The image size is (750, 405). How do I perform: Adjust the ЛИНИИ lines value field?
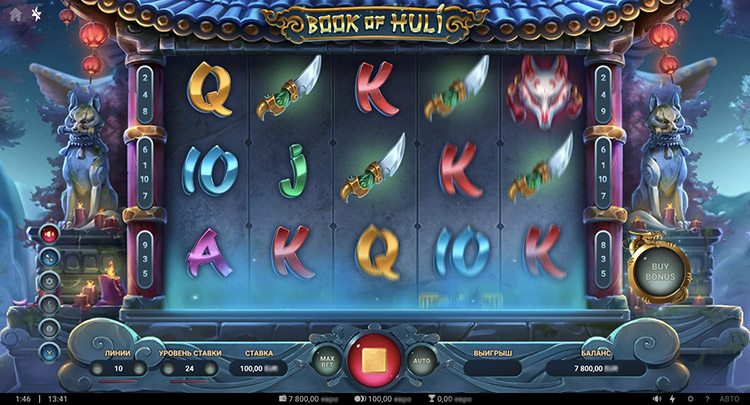point(118,368)
